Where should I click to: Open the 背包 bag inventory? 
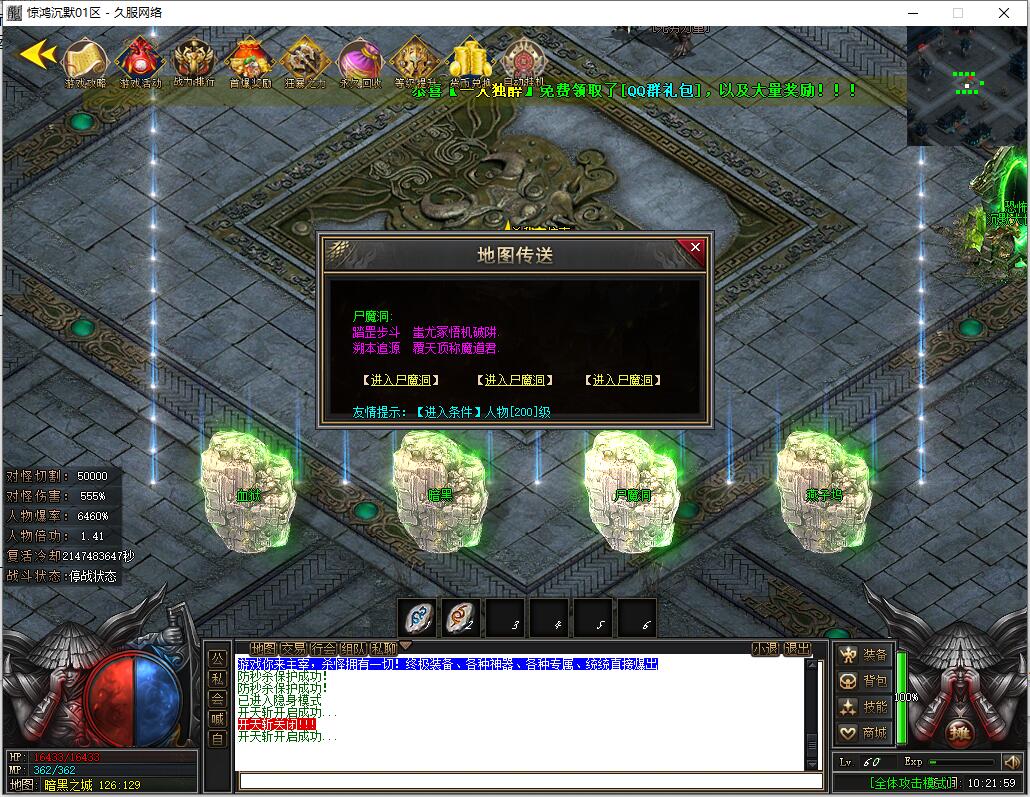(x=864, y=681)
